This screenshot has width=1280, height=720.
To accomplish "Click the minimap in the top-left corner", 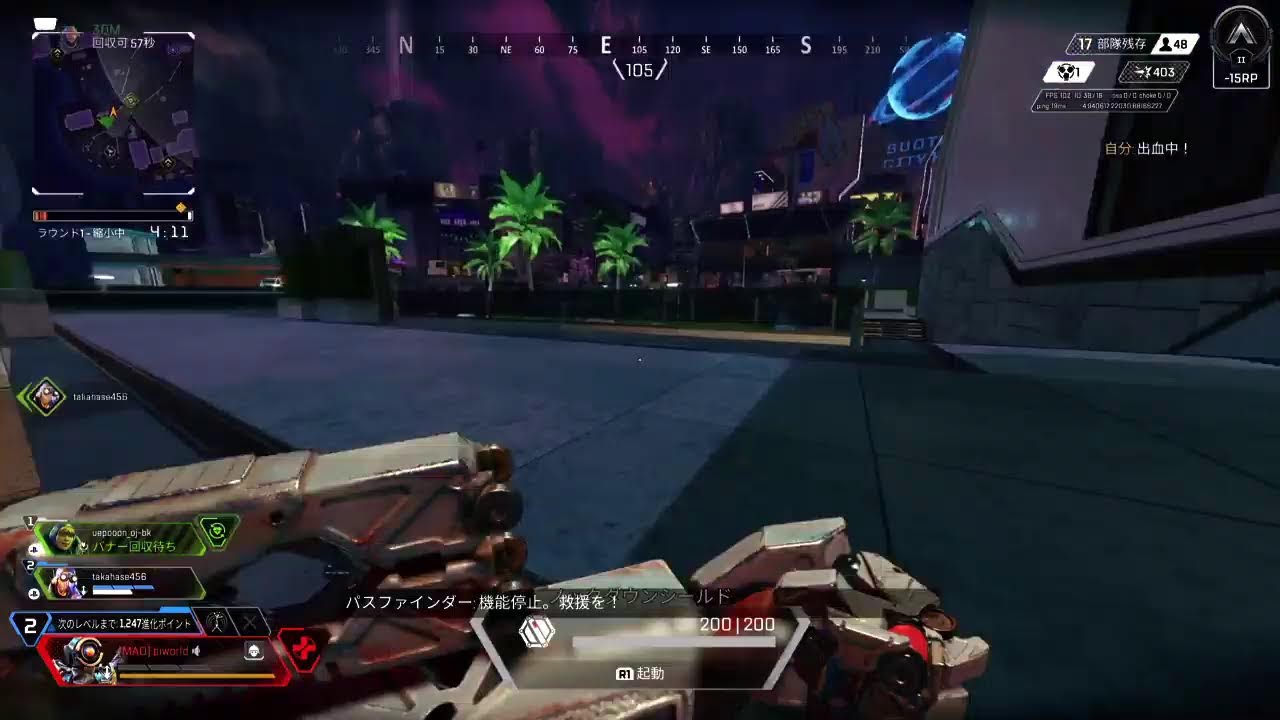I will coord(113,110).
